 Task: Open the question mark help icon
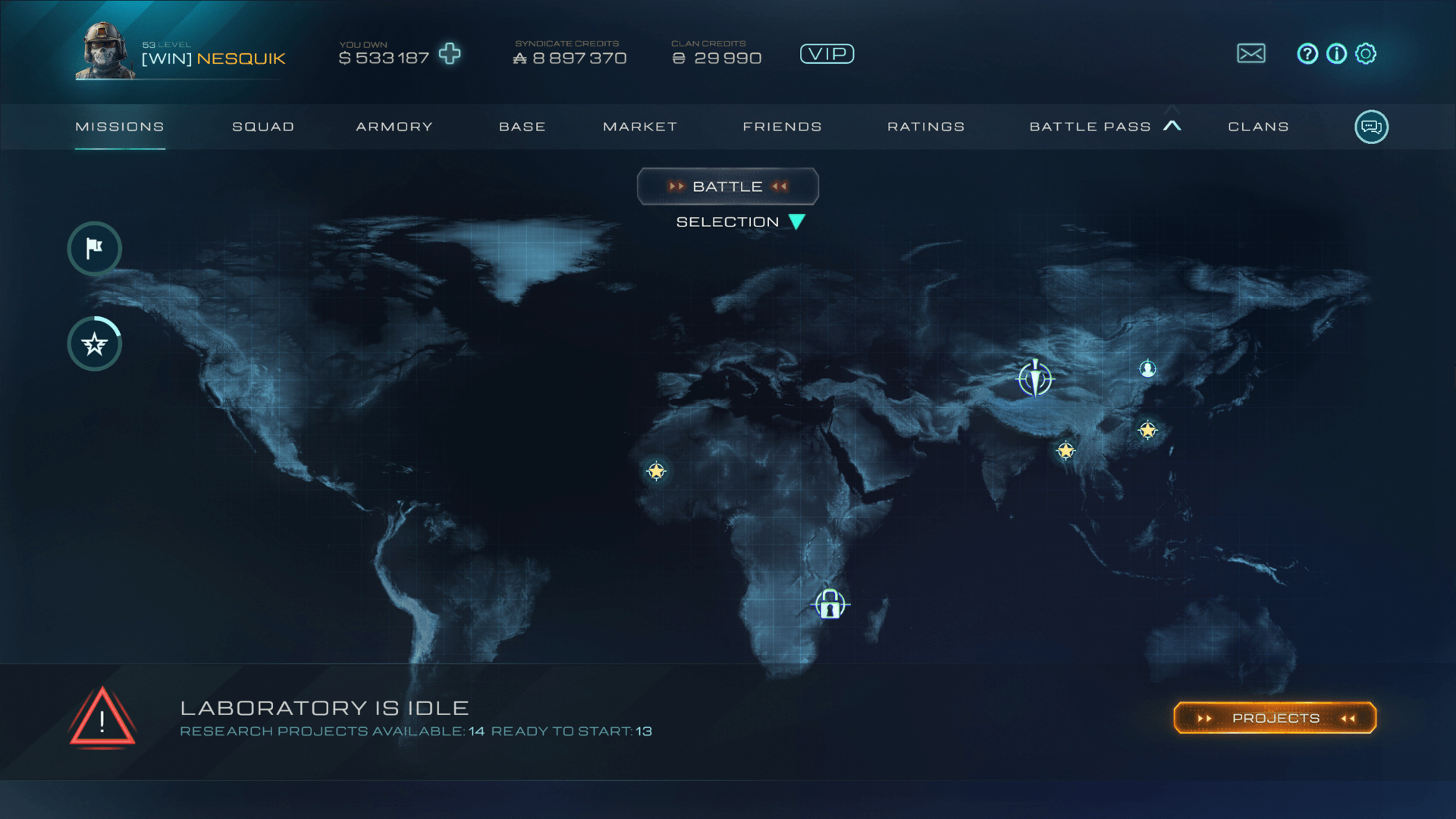1307,54
